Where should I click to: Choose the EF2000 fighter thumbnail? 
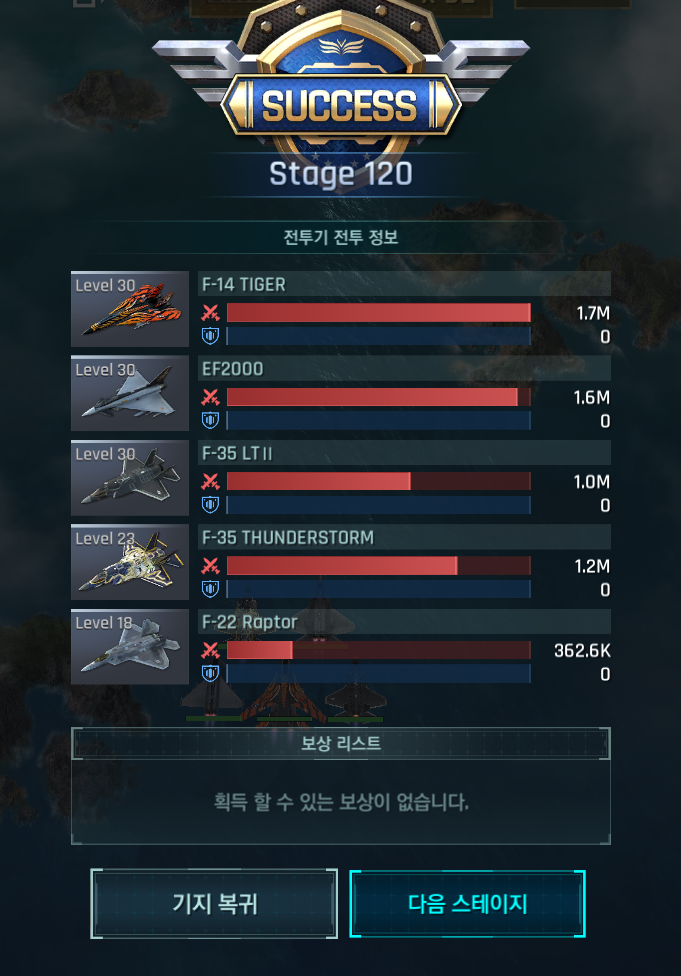pyautogui.click(x=130, y=393)
